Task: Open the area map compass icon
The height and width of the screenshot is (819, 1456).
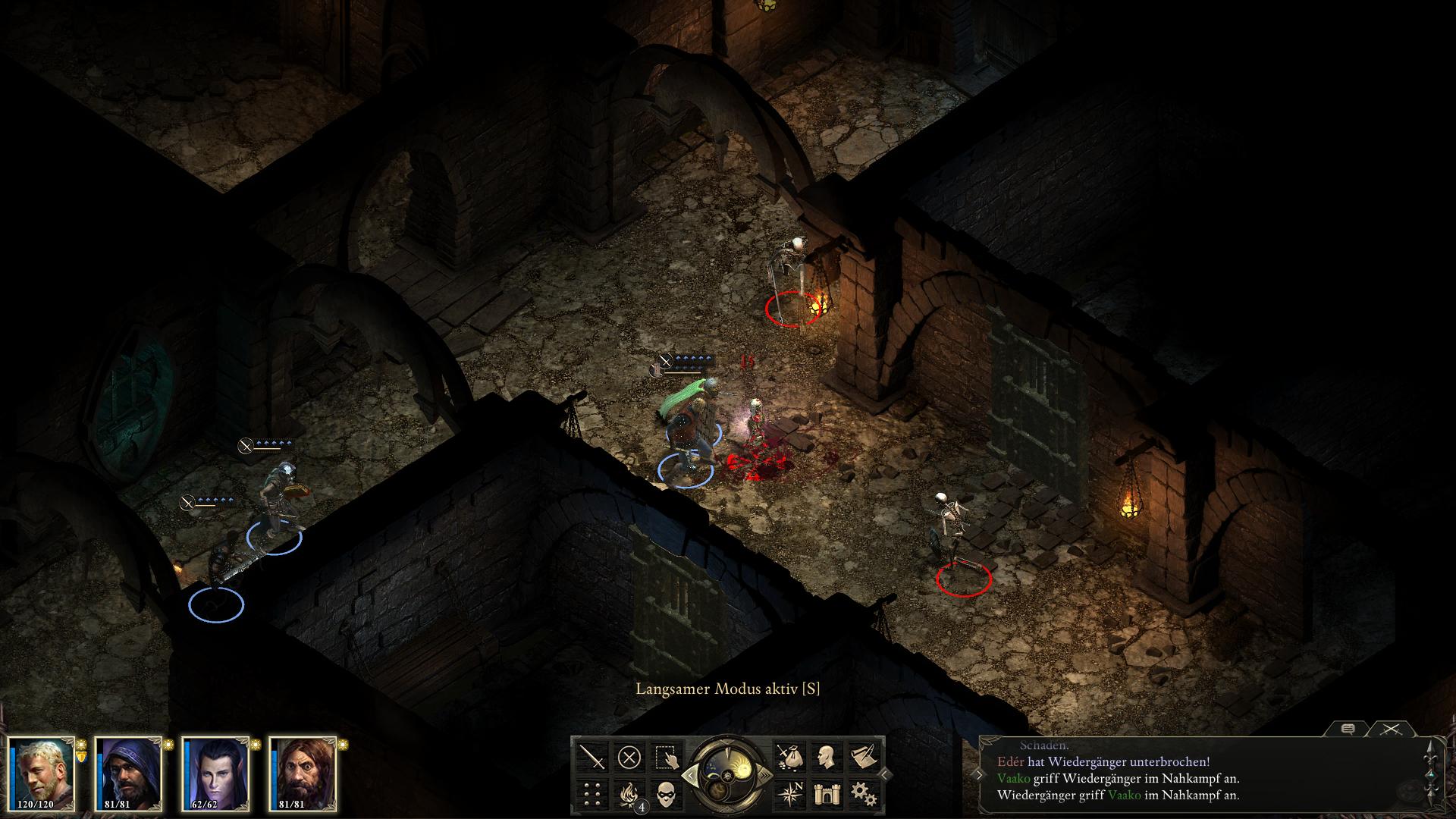Action: pyautogui.click(x=788, y=794)
